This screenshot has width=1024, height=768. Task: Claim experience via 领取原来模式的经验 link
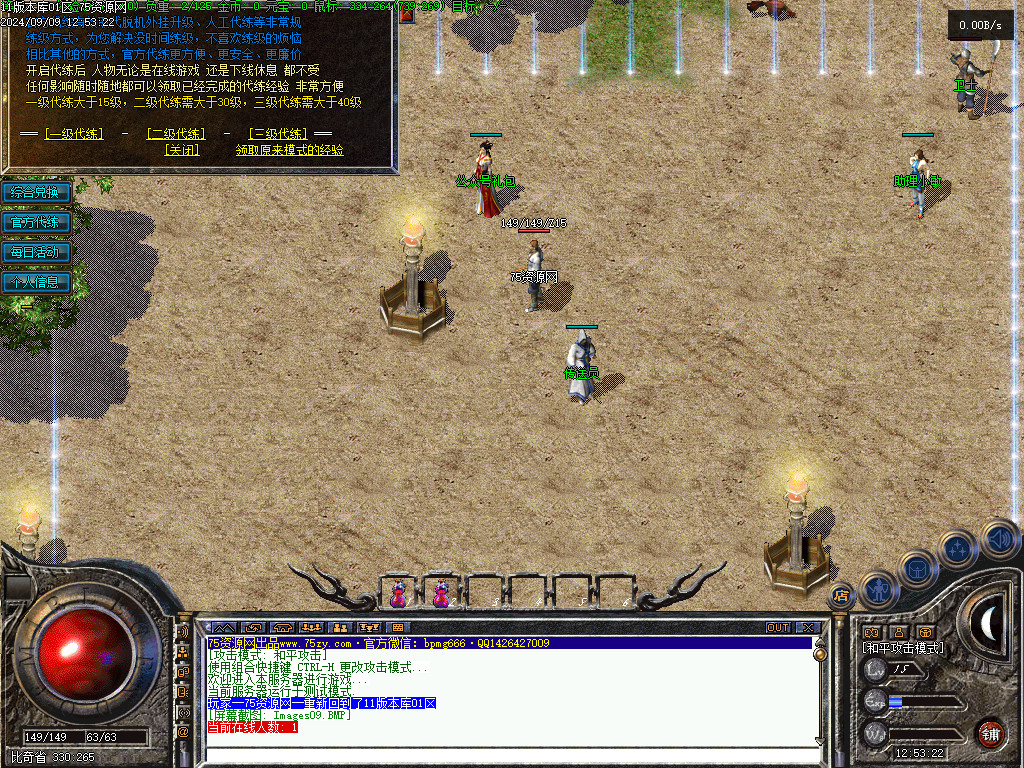coord(290,150)
